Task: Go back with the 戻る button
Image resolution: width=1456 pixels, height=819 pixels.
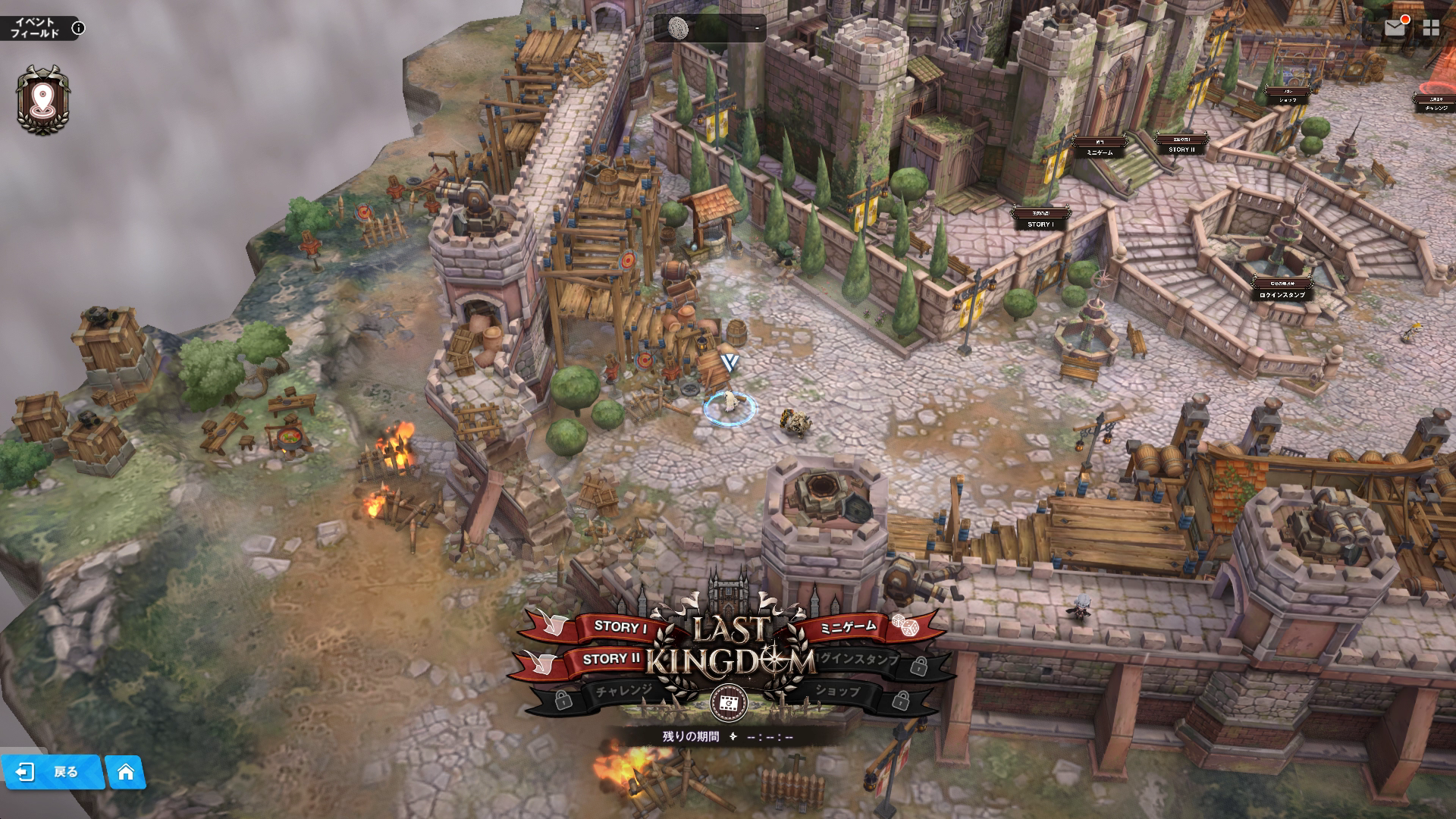Action: tap(52, 772)
